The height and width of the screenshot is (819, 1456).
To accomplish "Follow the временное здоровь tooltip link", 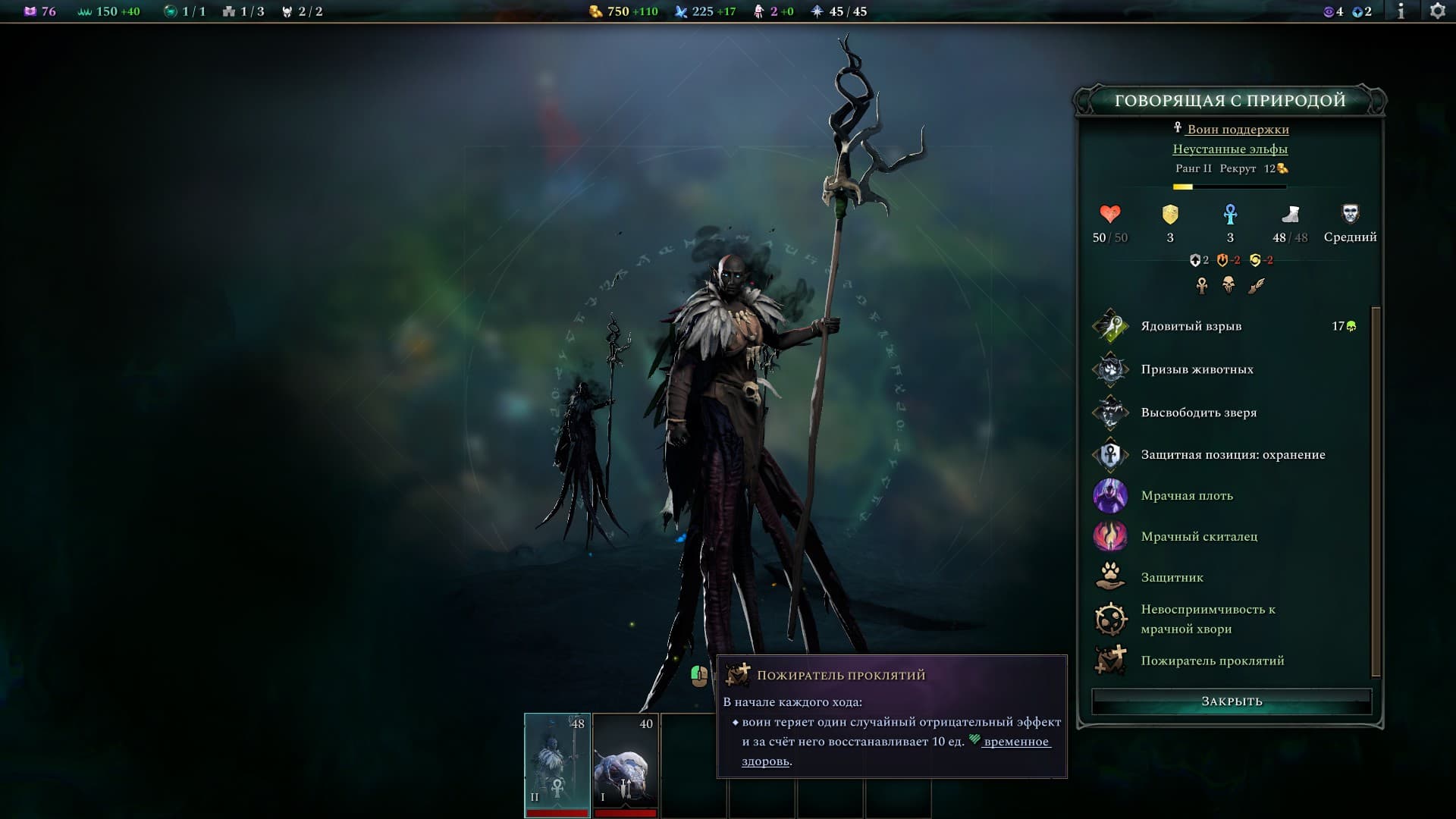I will [x=1015, y=742].
